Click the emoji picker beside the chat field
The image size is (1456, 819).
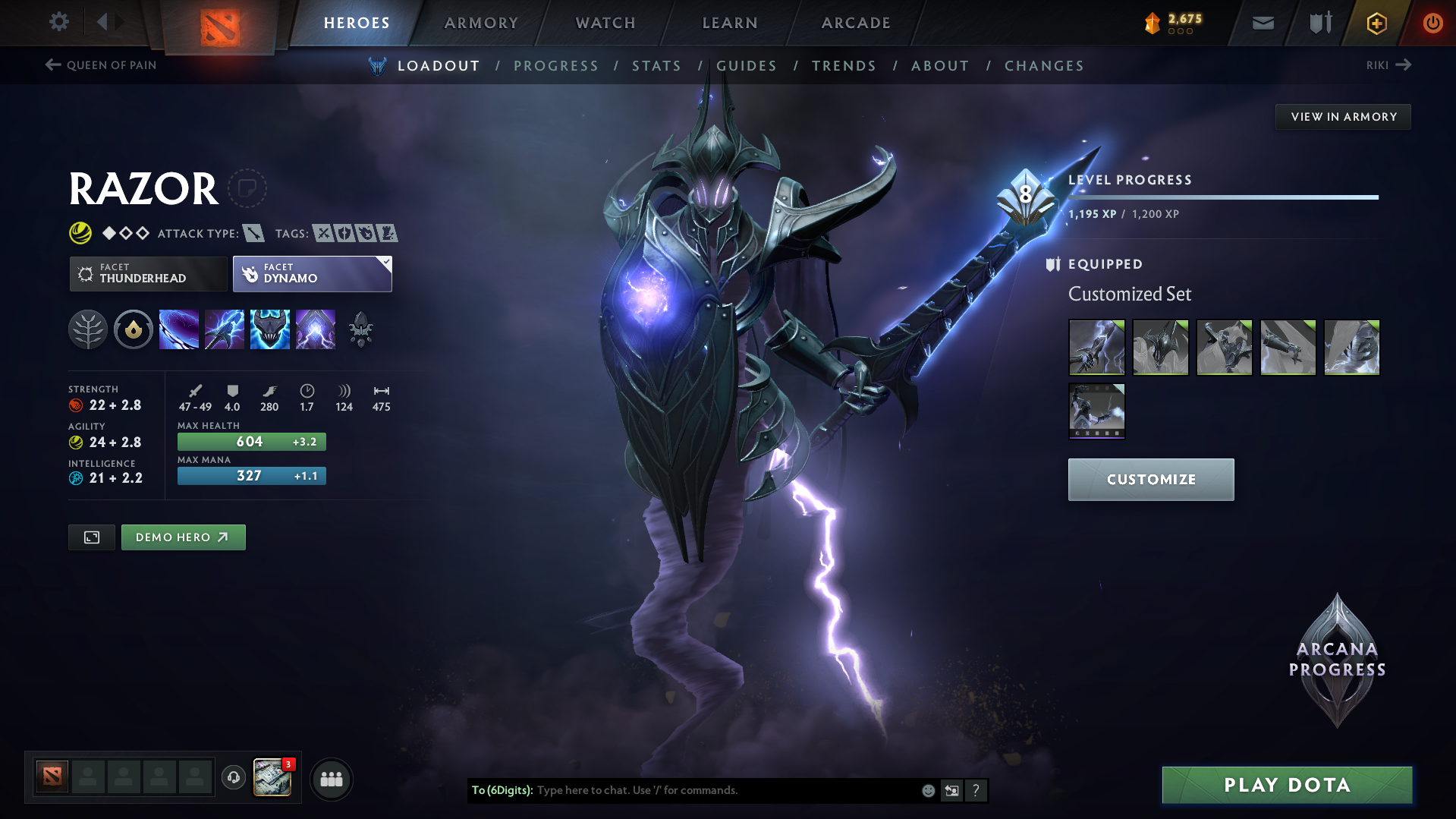pos(927,790)
